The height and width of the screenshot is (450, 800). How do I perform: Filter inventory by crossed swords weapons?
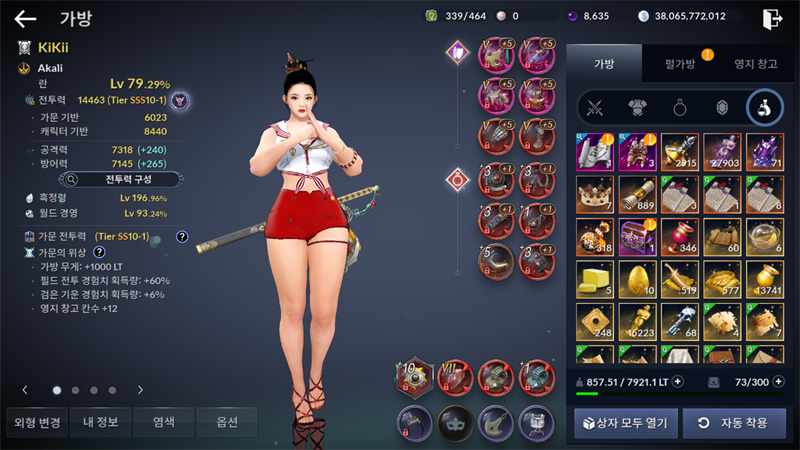pos(596,108)
